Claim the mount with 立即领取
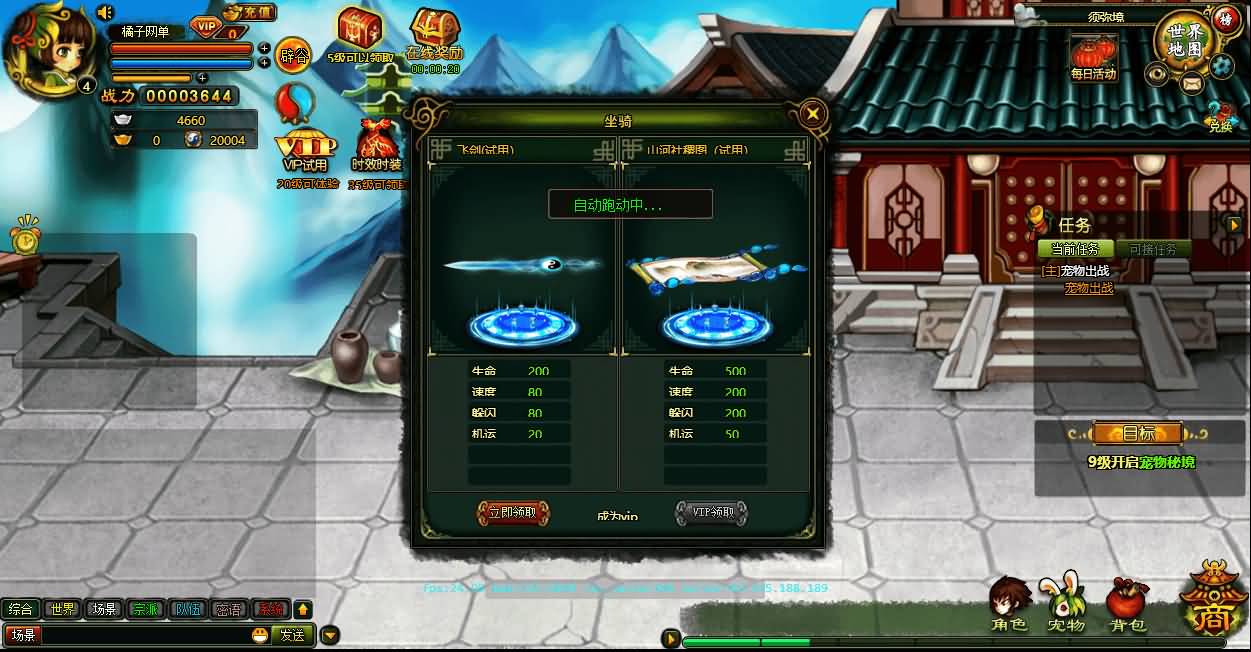The height and width of the screenshot is (652, 1251). (513, 514)
